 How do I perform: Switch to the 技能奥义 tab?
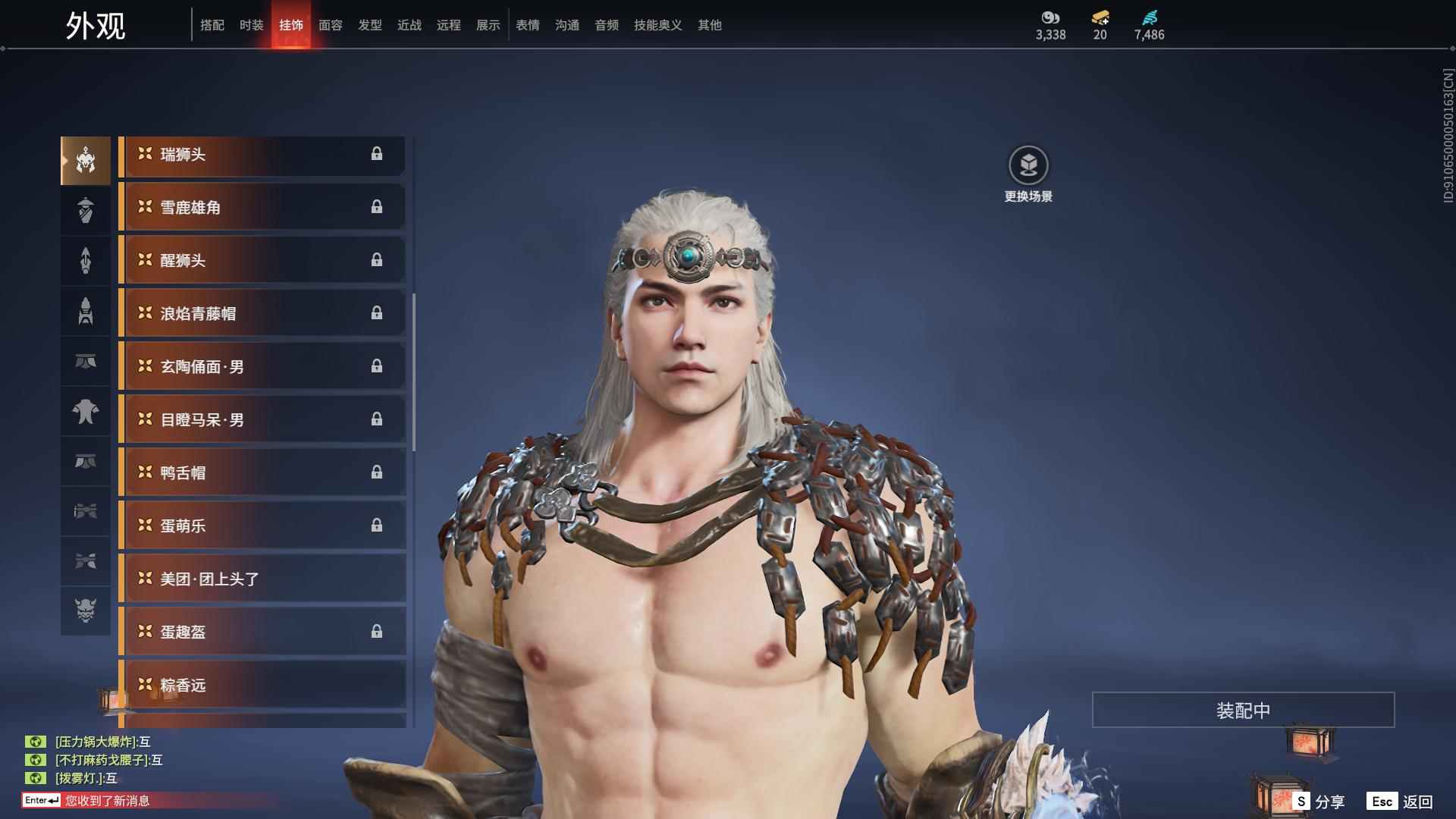[x=657, y=25]
